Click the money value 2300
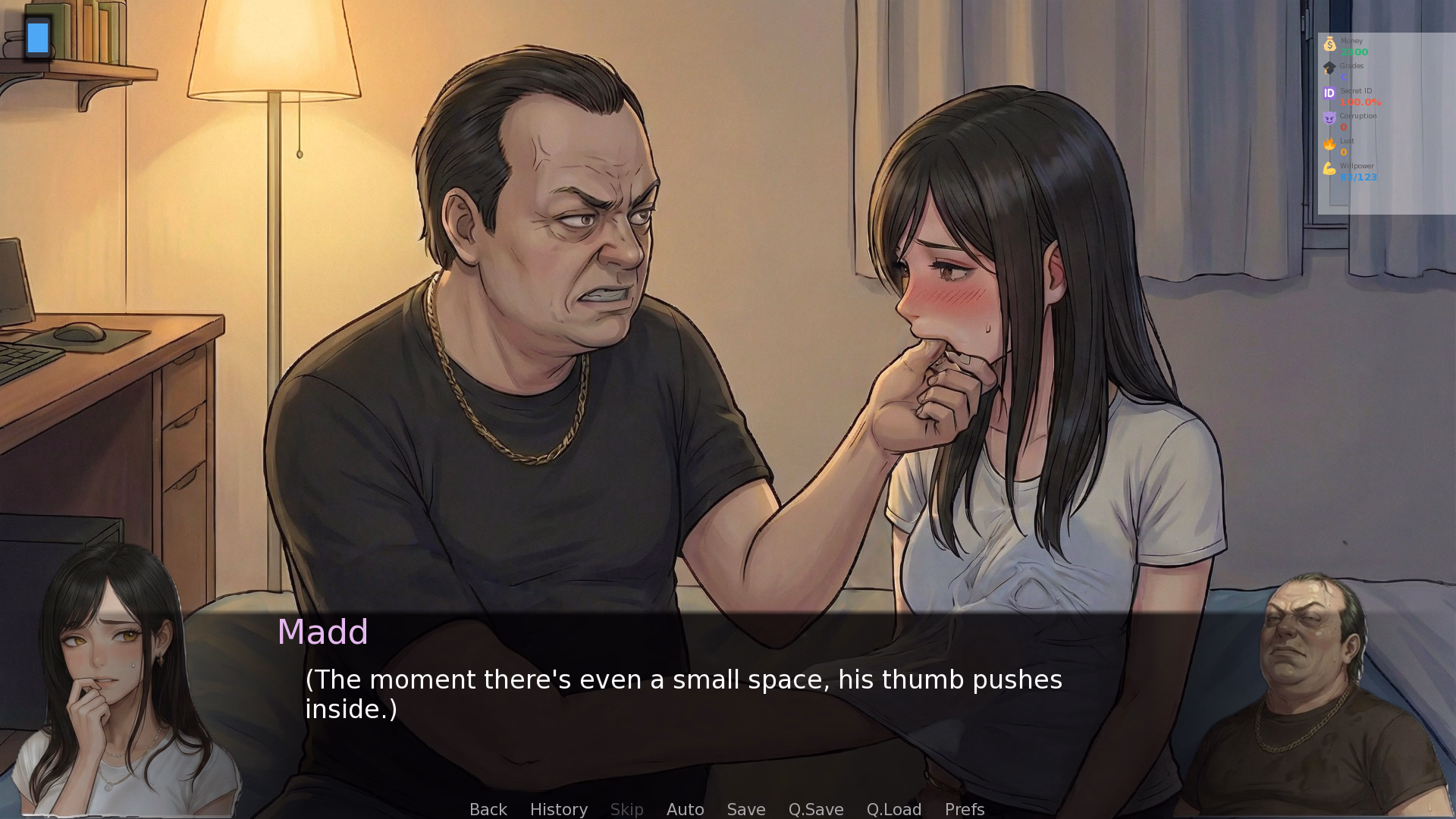Image resolution: width=1456 pixels, height=819 pixels. pyautogui.click(x=1354, y=52)
